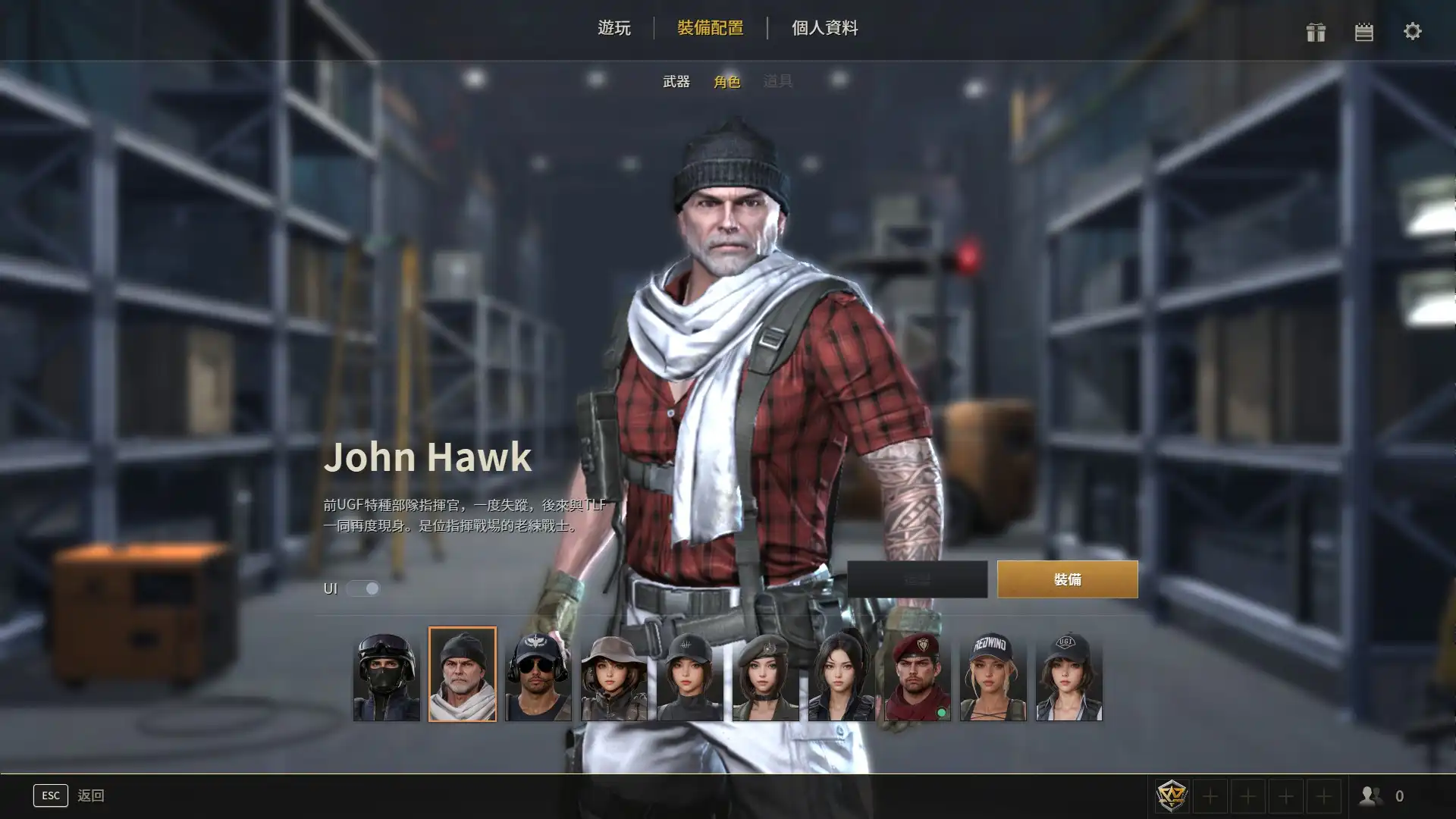The height and width of the screenshot is (819, 1456).
Task: Toggle the UI visibility switch
Action: tap(363, 588)
